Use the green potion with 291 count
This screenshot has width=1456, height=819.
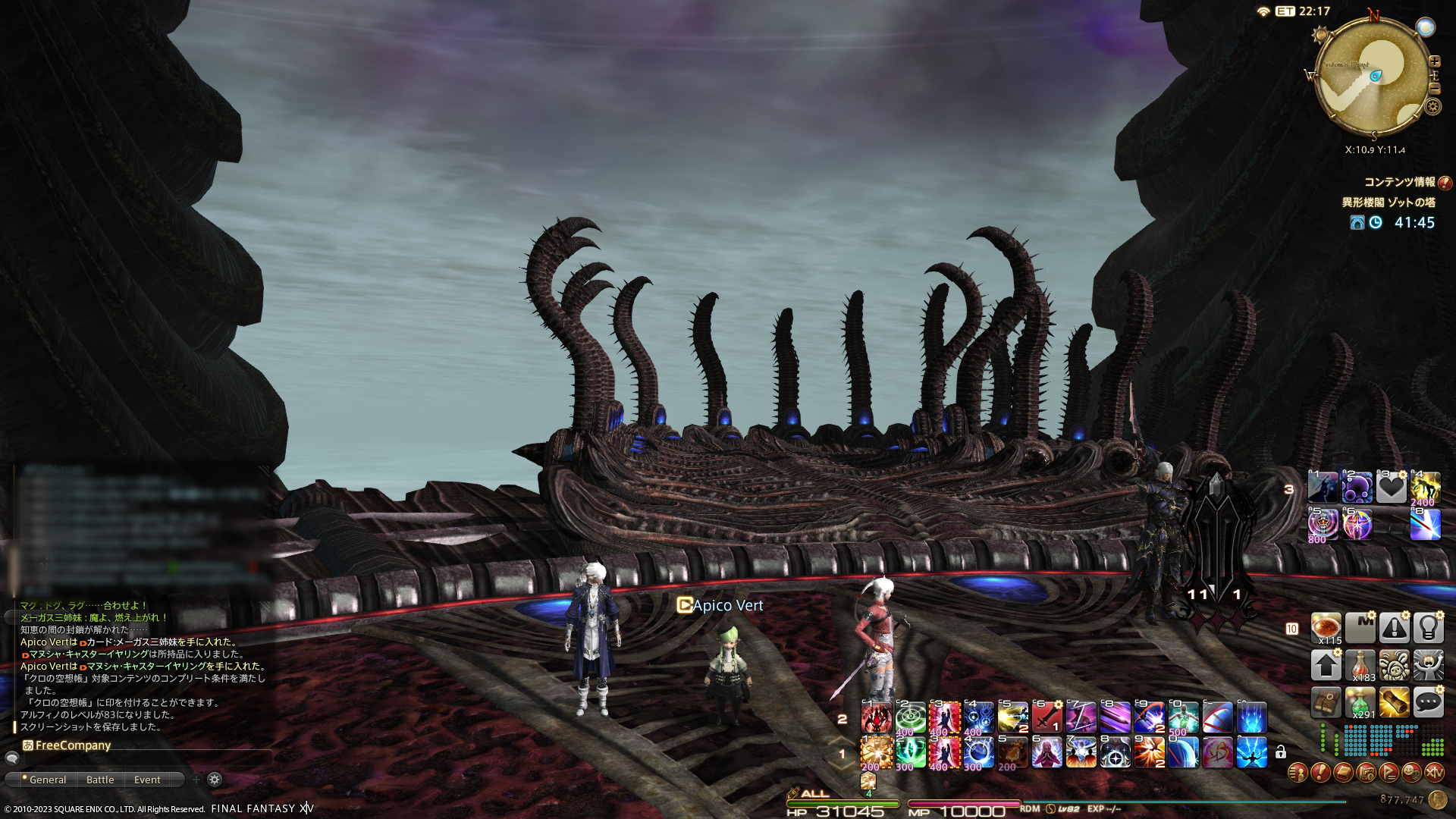coord(1360,703)
